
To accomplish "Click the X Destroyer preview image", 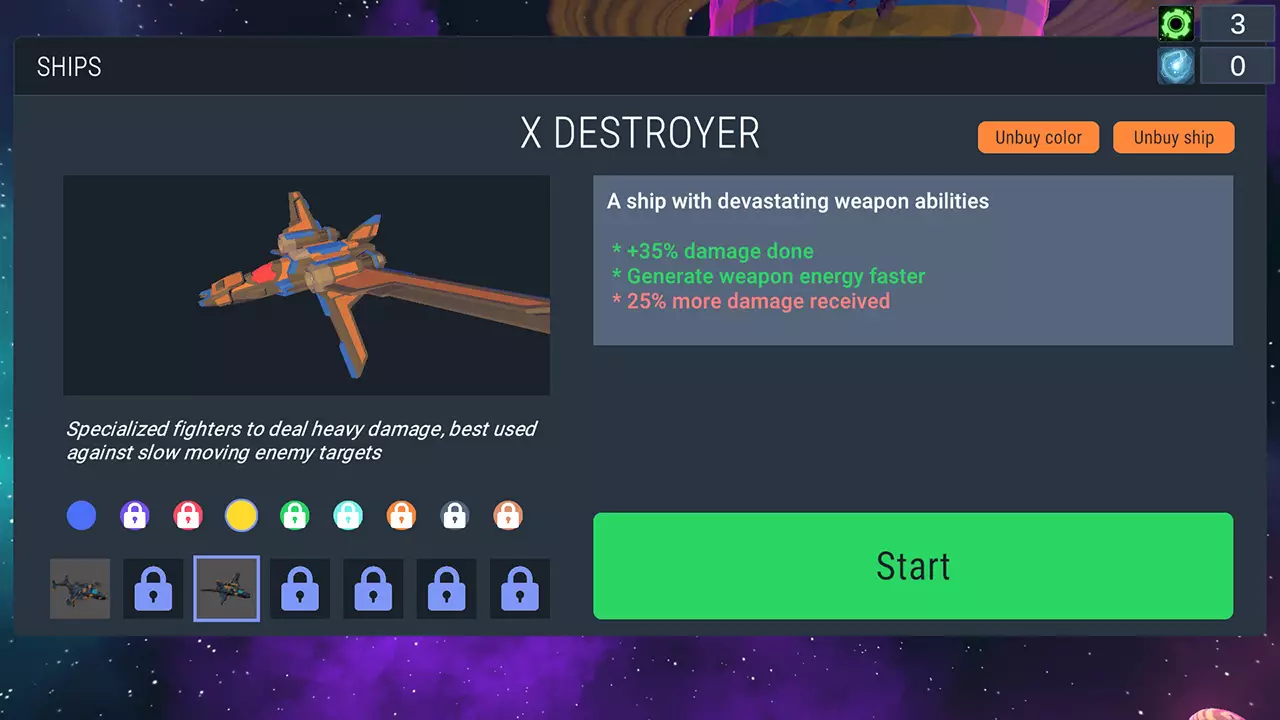I will click(306, 284).
